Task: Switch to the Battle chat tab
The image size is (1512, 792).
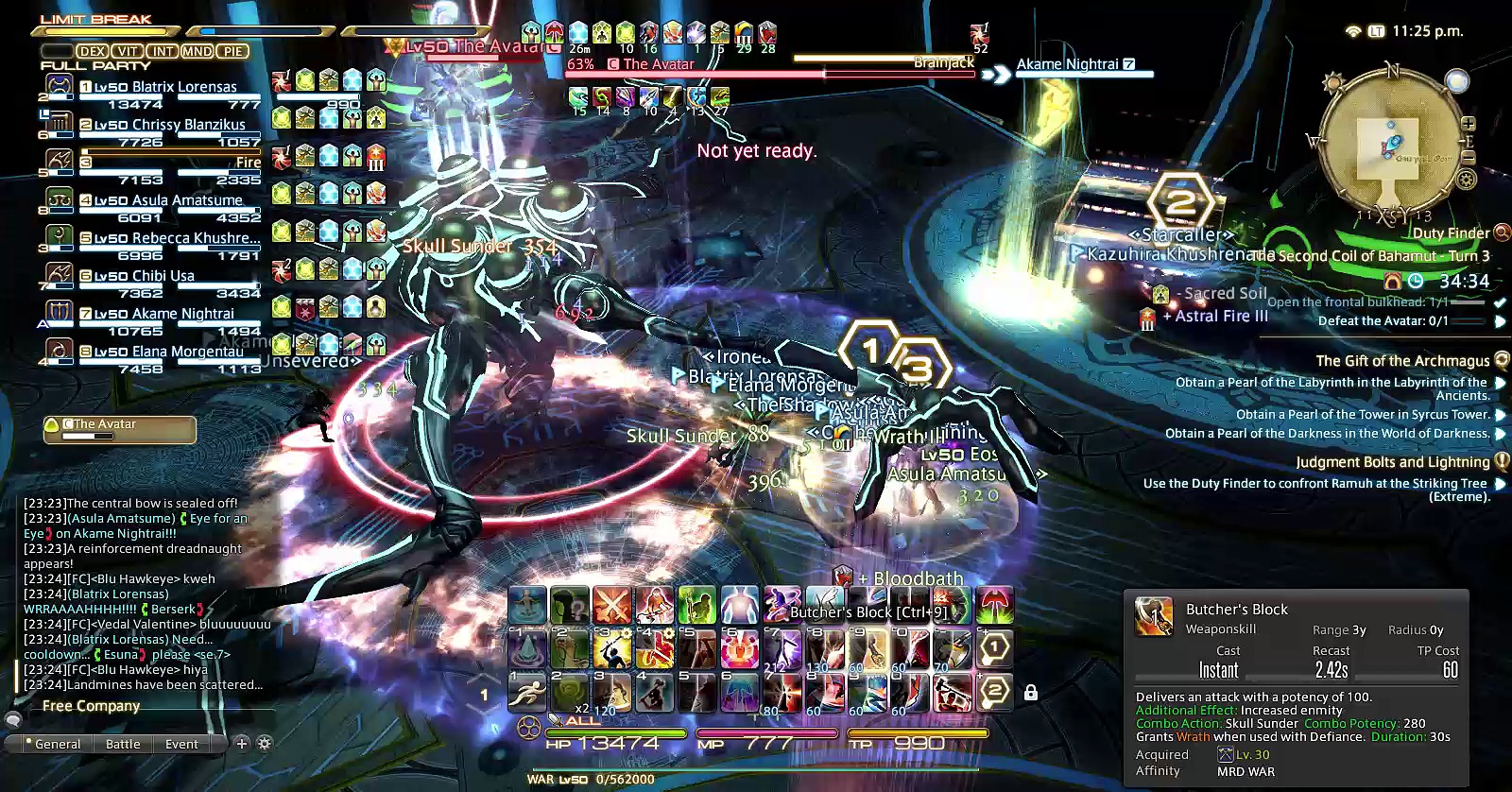Action: [x=123, y=744]
